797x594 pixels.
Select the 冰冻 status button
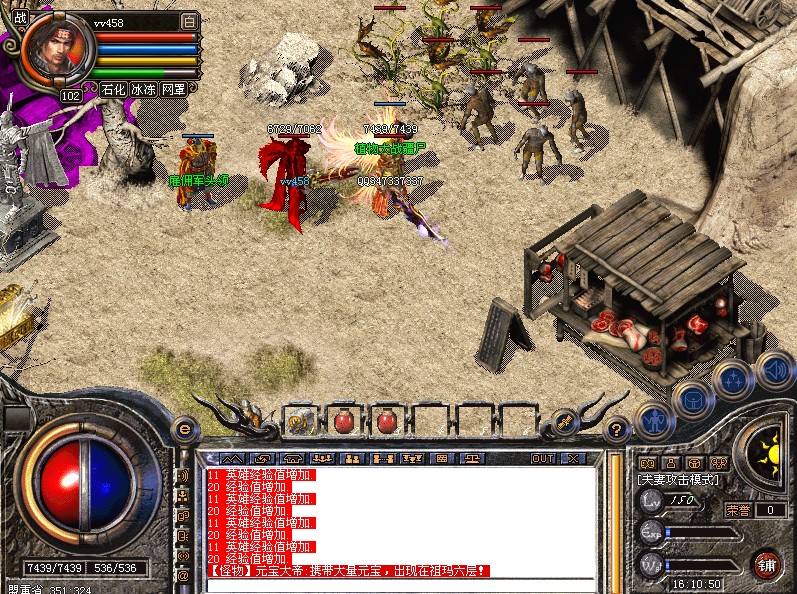click(x=144, y=89)
